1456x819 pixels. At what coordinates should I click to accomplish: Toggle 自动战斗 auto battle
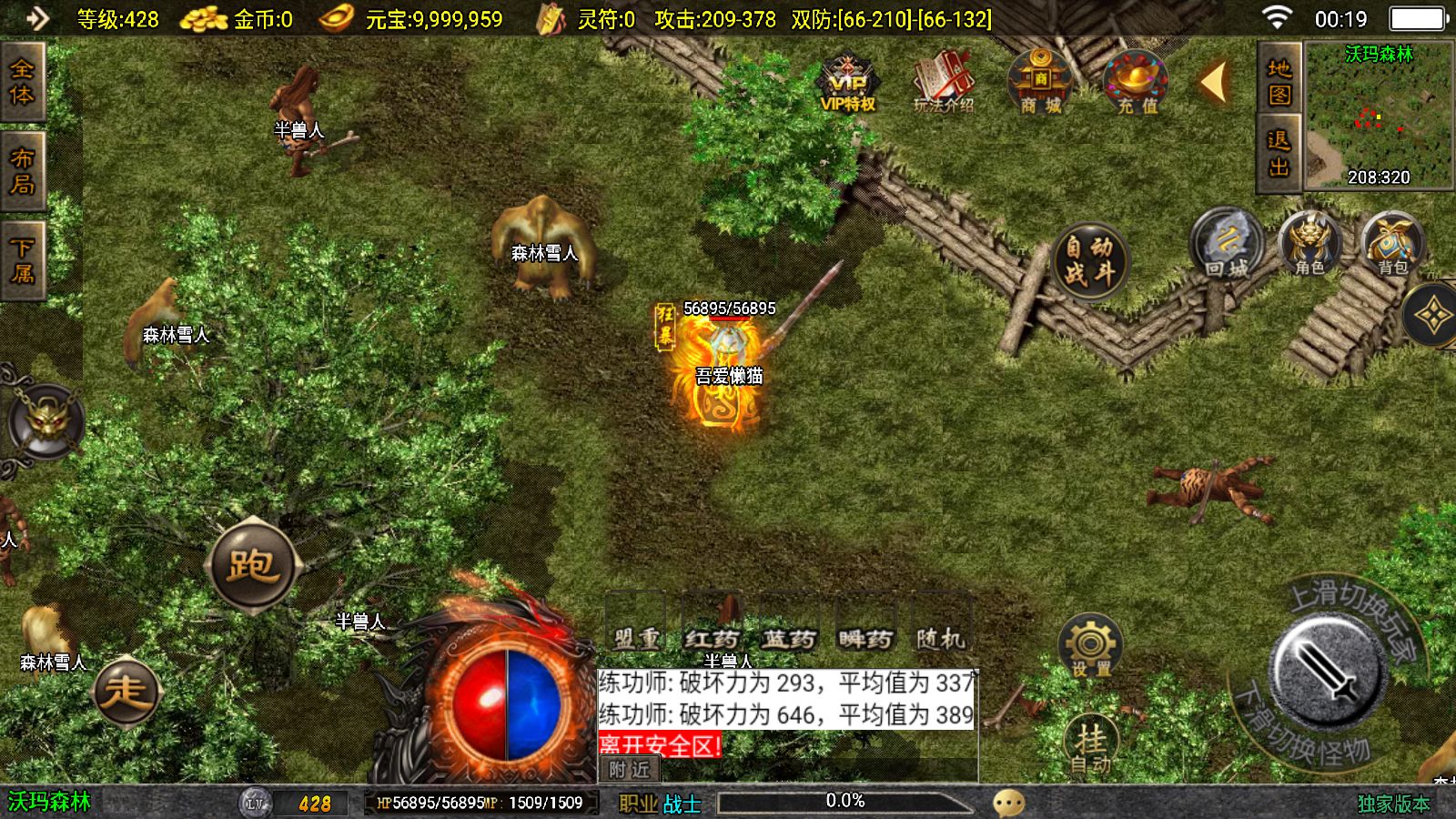pos(1090,260)
